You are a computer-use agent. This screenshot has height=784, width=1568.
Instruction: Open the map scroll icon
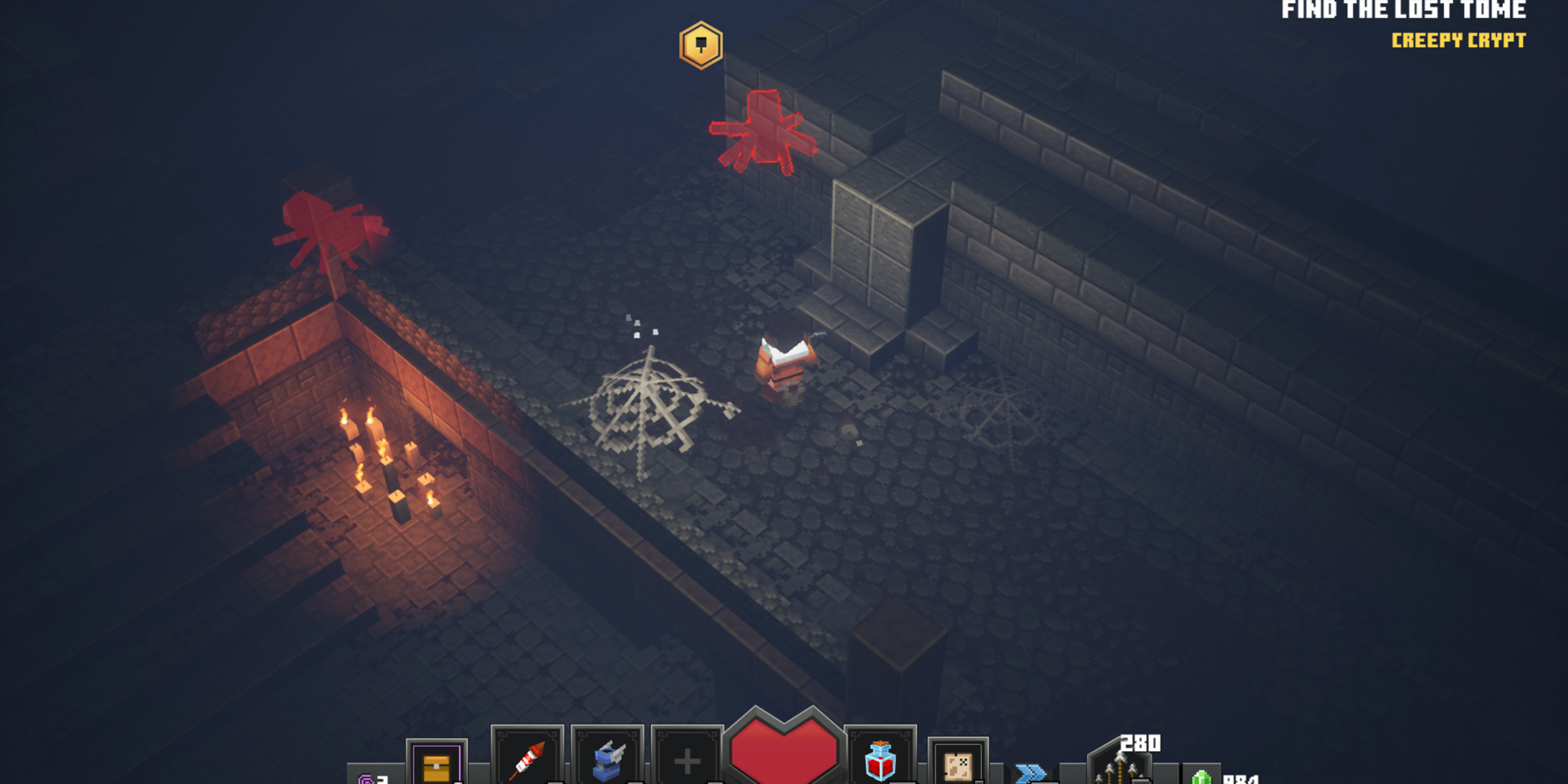pyautogui.click(x=958, y=765)
